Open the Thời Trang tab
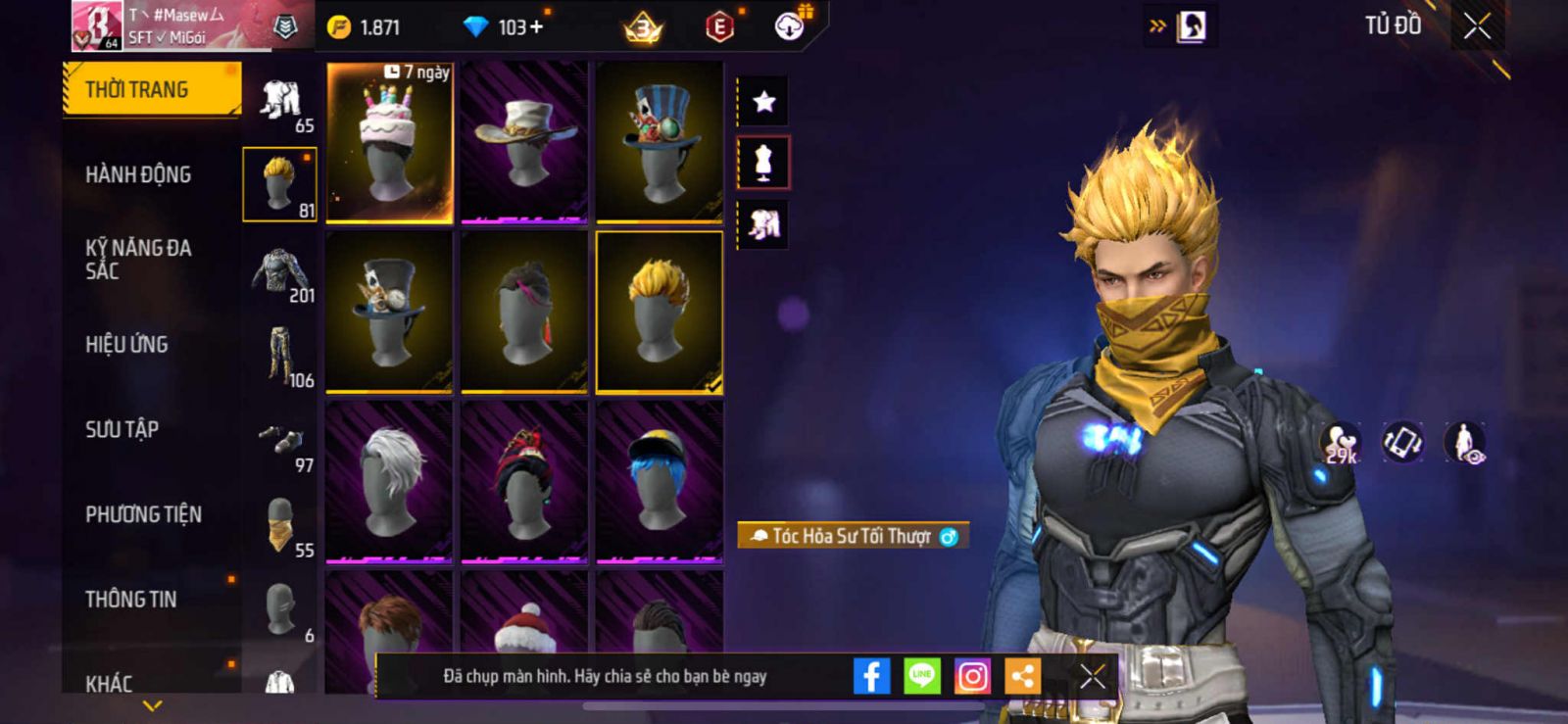Viewport: 1568px width, 724px height. [150, 90]
